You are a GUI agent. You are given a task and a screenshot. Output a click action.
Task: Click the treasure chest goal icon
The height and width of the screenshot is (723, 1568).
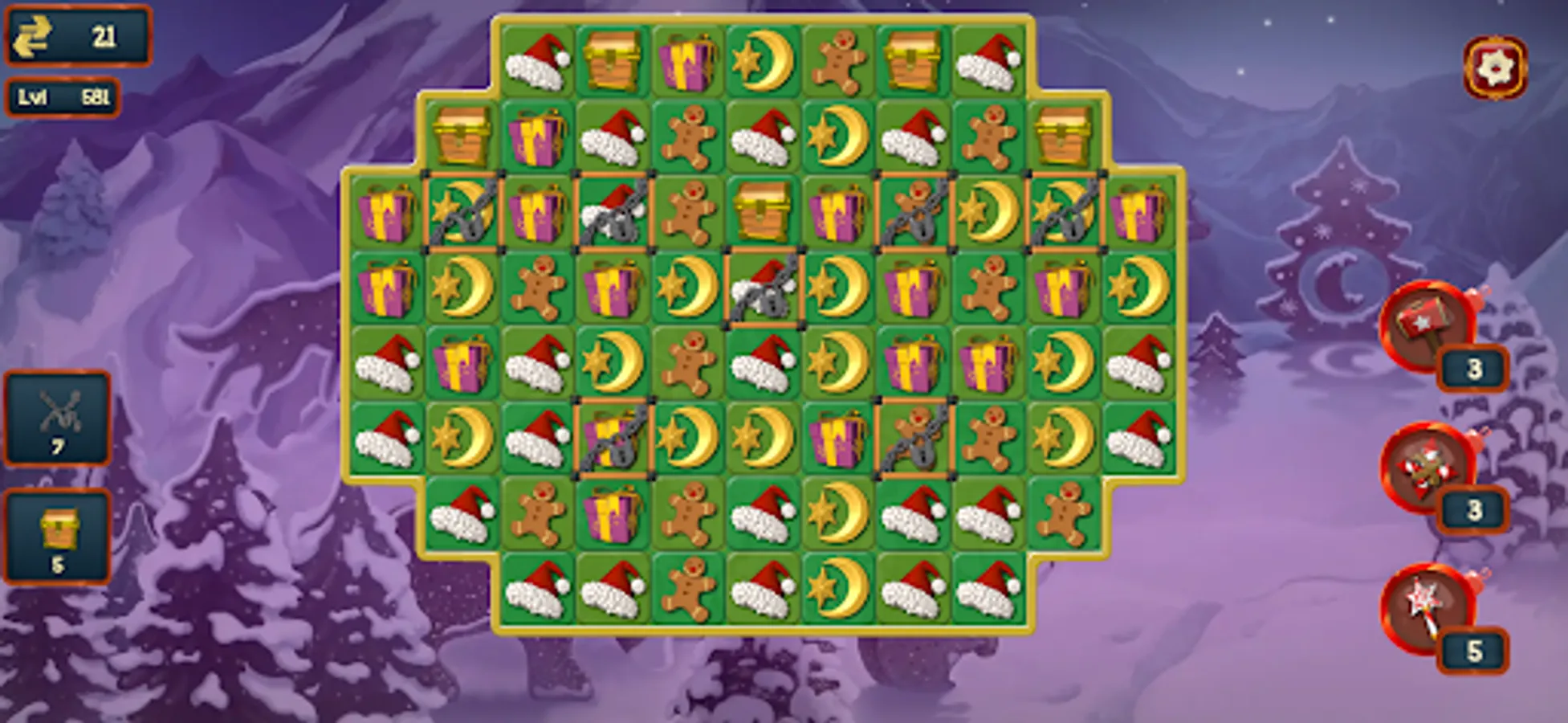(59, 526)
